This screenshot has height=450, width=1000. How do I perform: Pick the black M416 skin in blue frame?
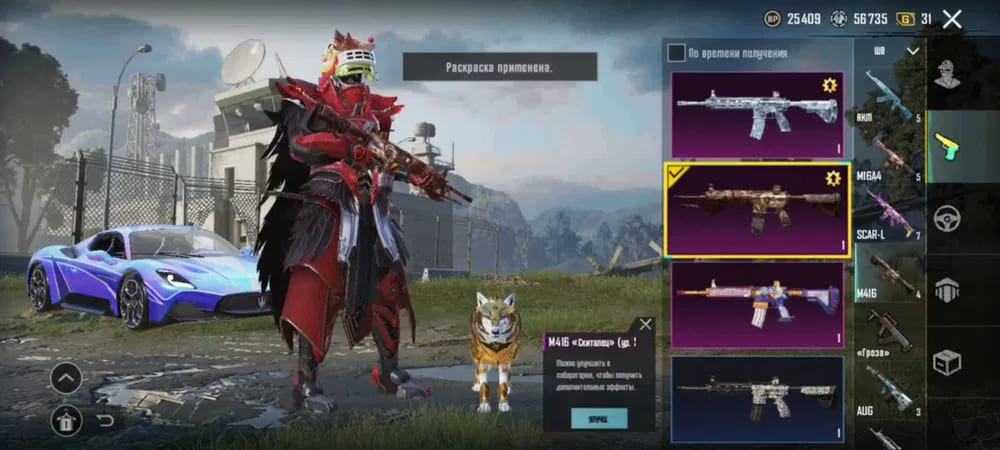tap(757, 398)
